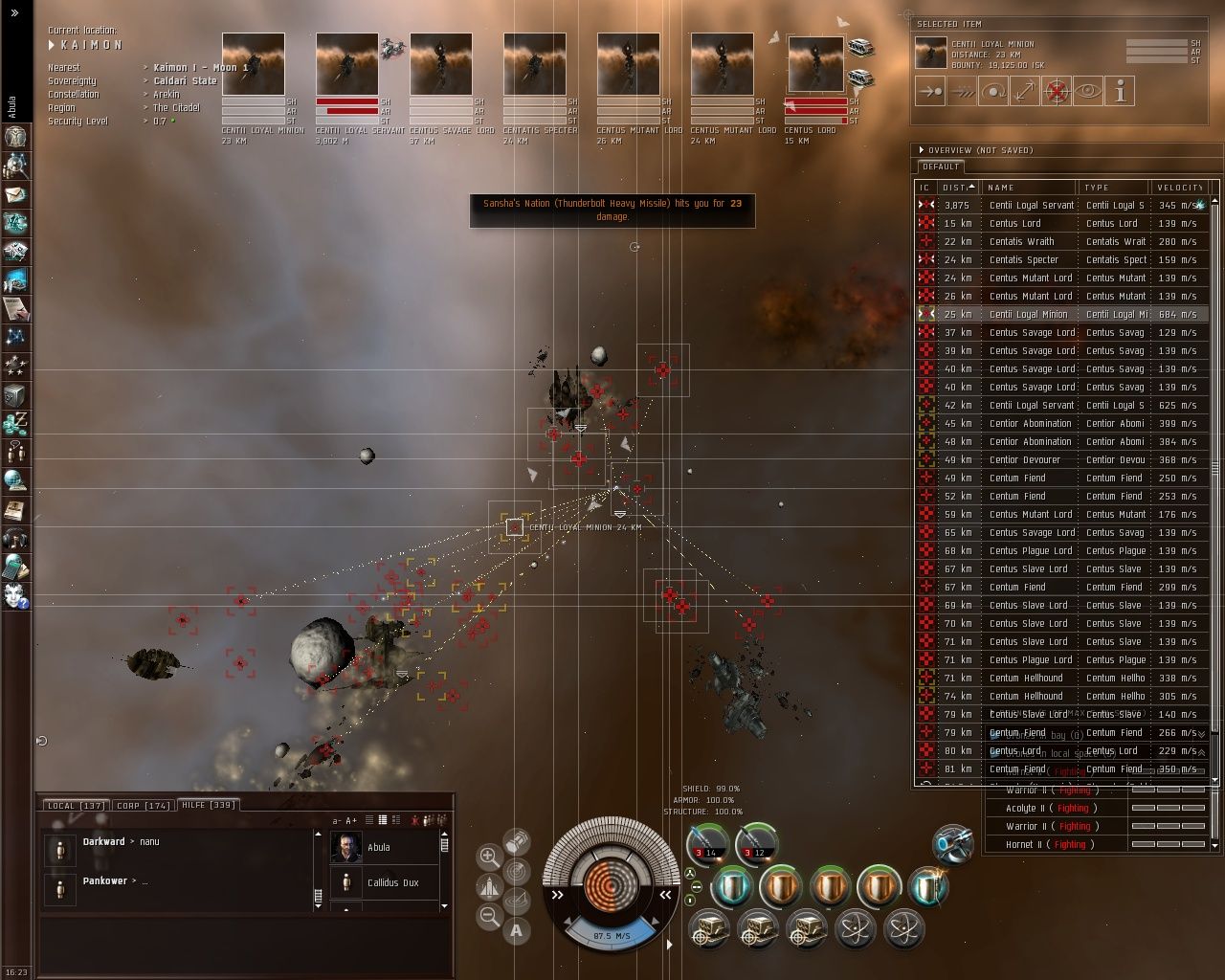Select the Default overview tab
This screenshot has width=1225, height=980.
click(941, 167)
